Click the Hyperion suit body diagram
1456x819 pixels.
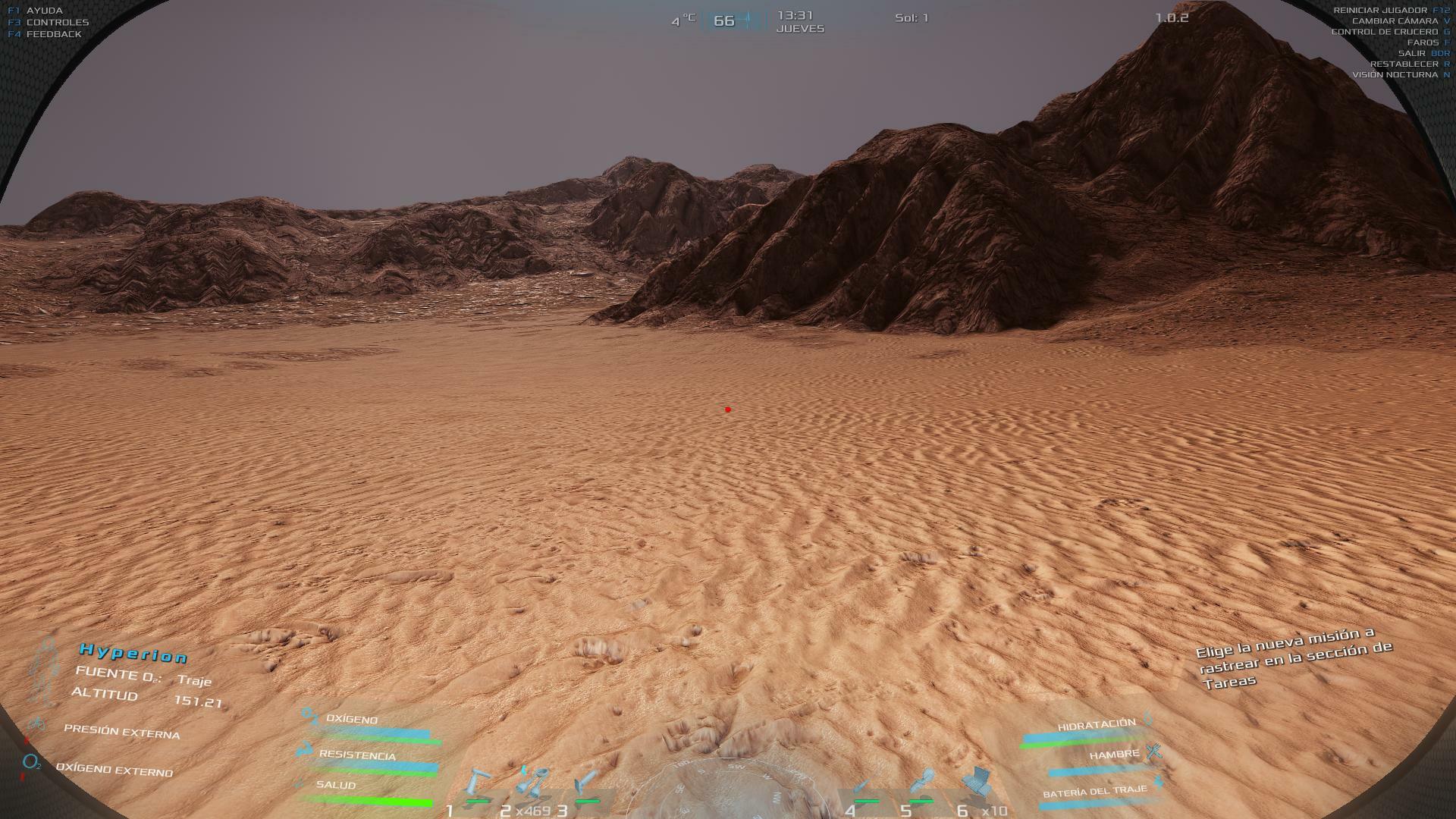tap(47, 671)
